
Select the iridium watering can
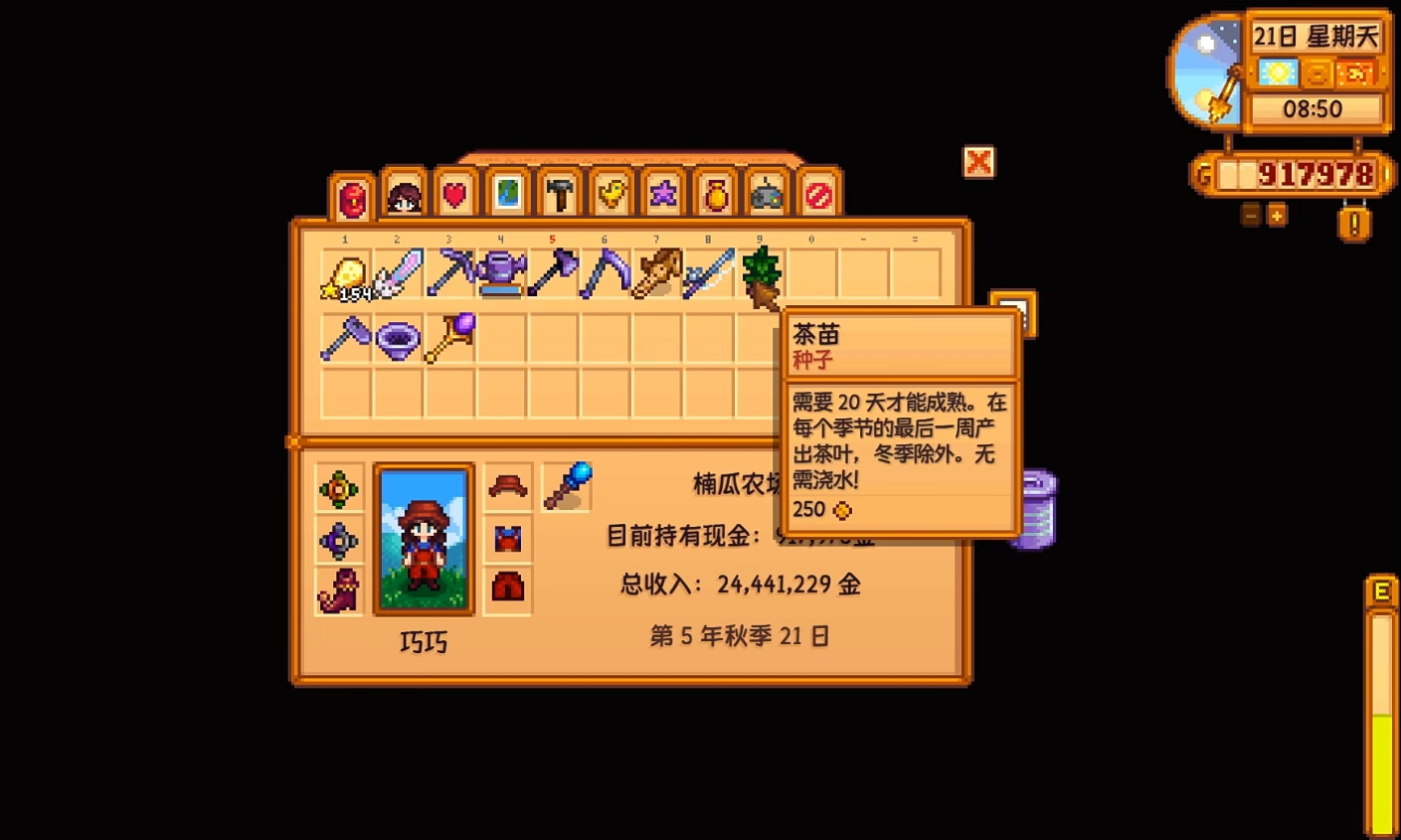502,275
